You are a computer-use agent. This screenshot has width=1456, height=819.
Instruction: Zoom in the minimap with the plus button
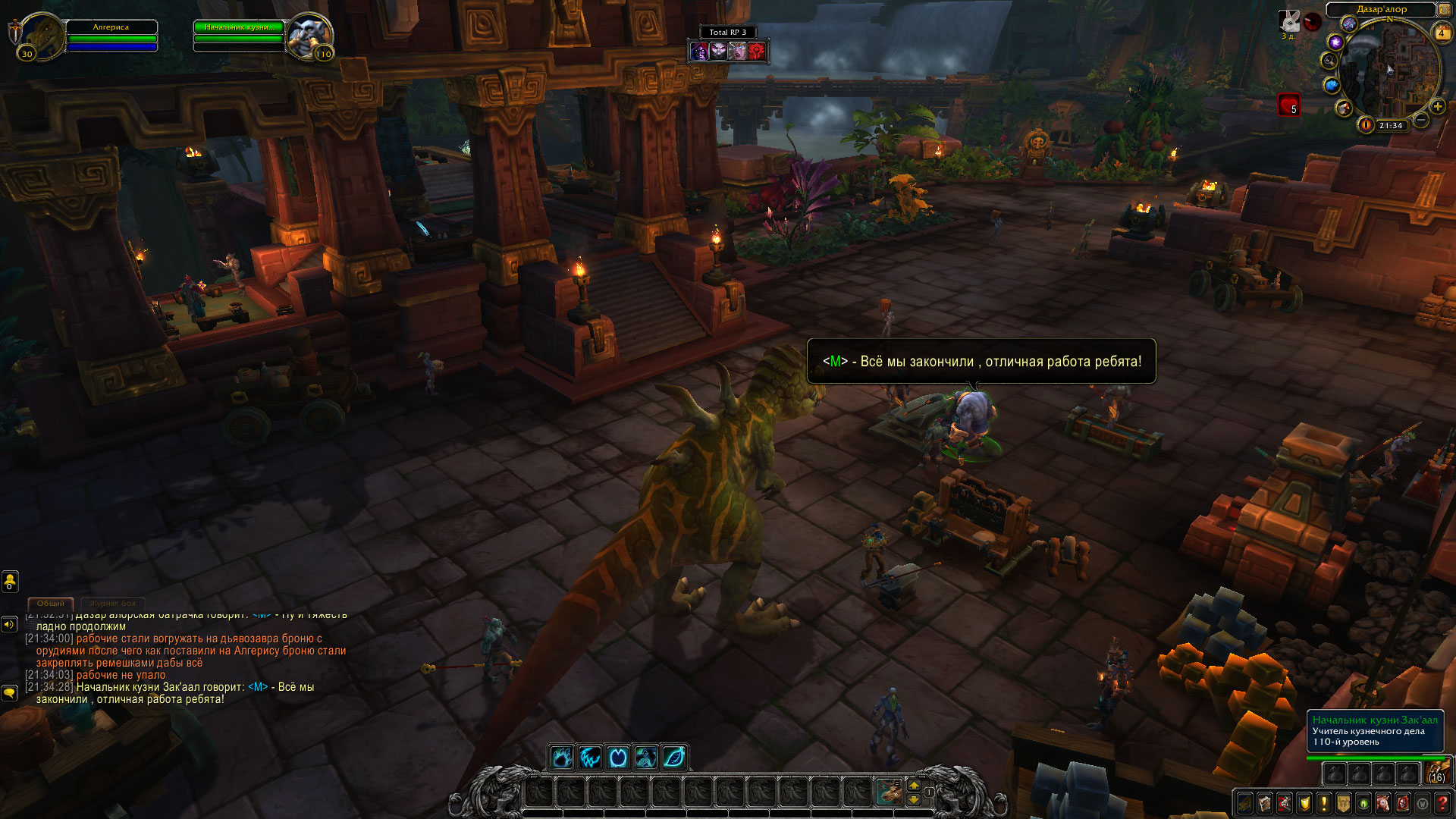click(1437, 106)
